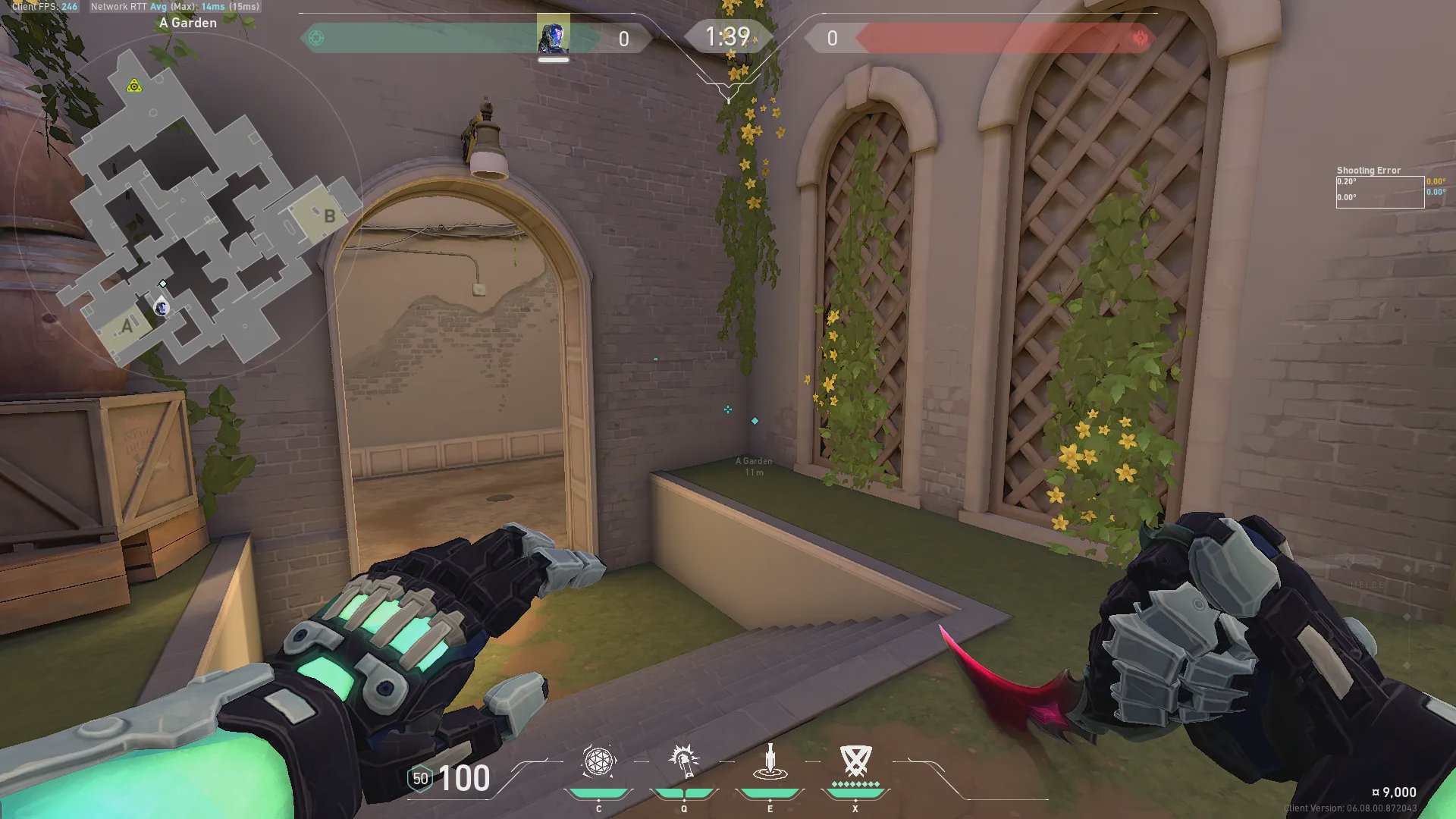Activate the FLASH/drive ability icon
Image resolution: width=1456 pixels, height=819 pixels.
pos(684,761)
